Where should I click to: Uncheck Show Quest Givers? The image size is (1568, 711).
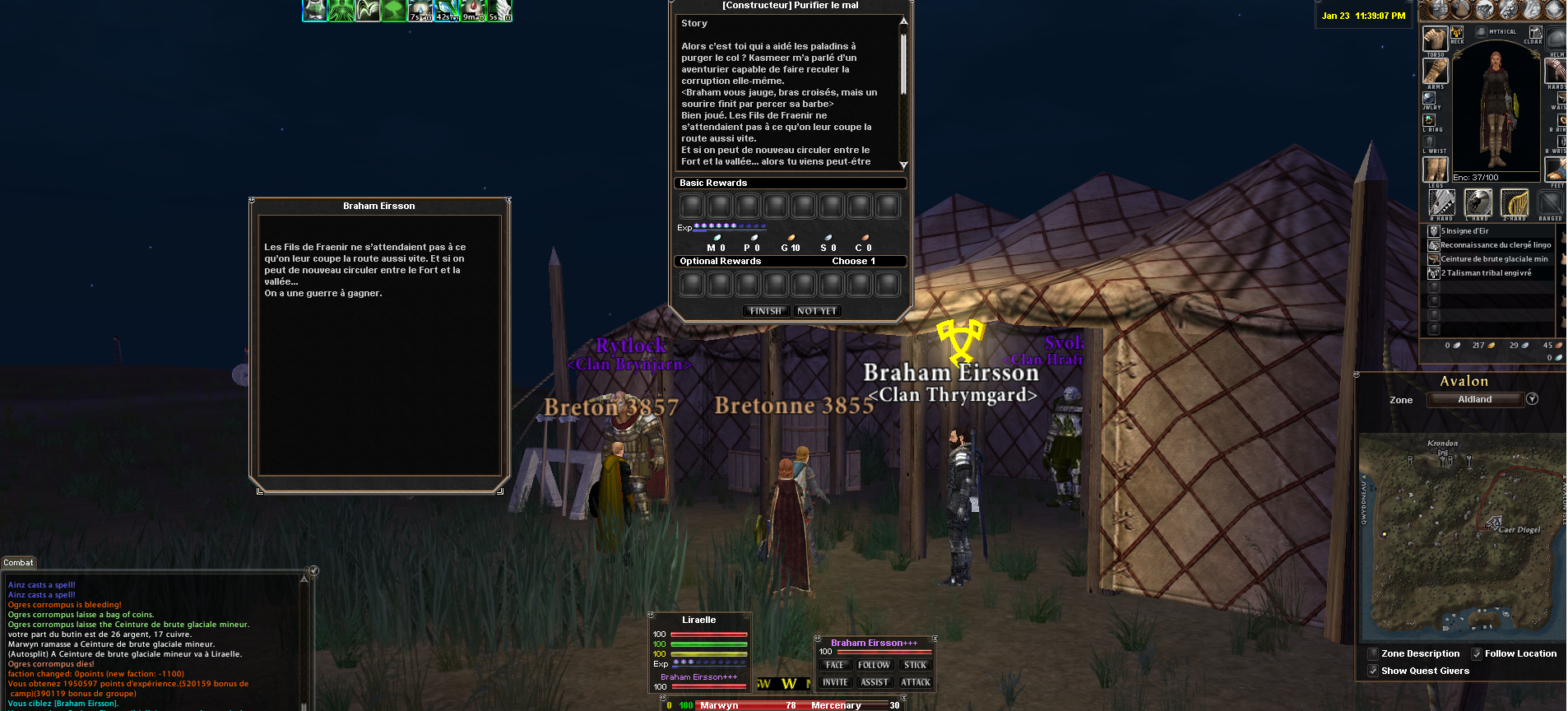(x=1372, y=671)
